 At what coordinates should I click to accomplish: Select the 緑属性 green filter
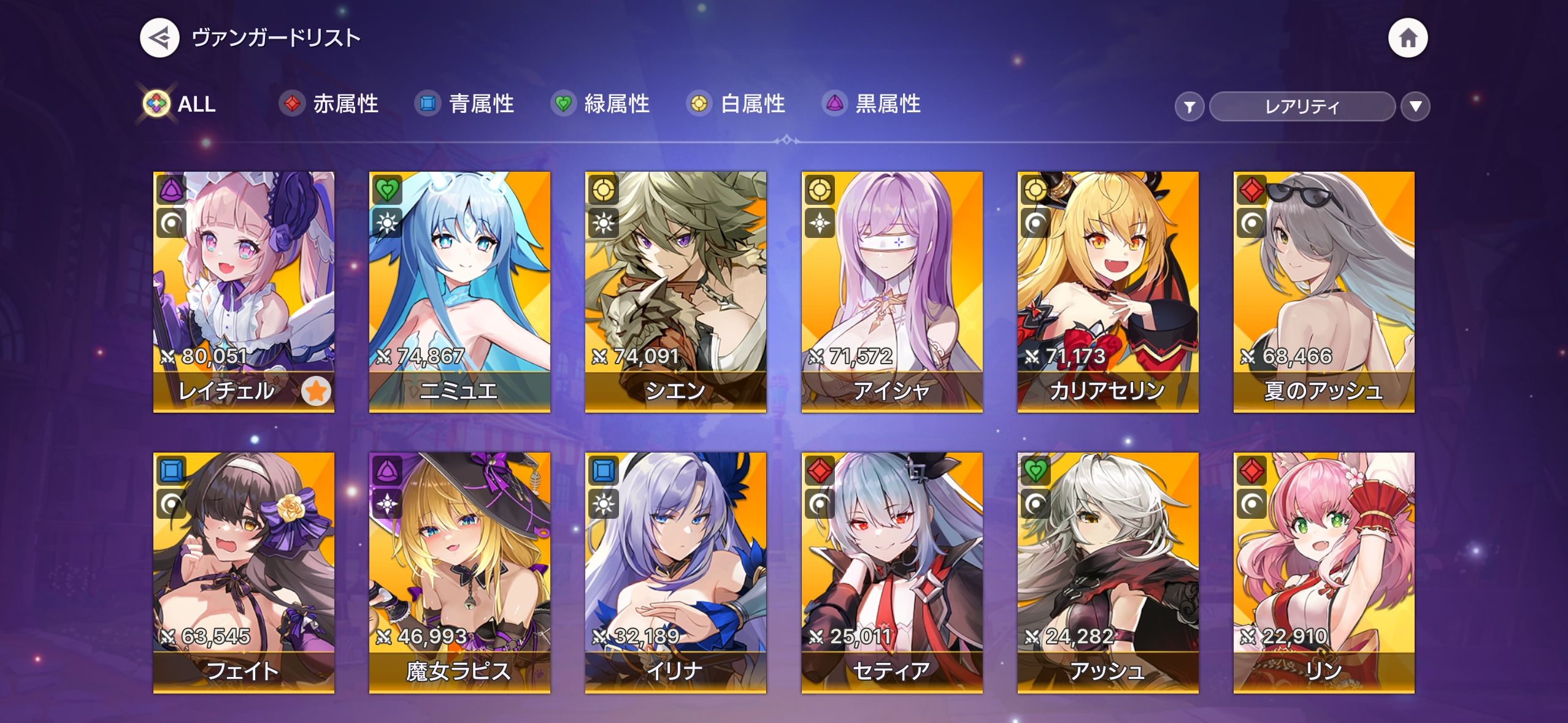coord(601,104)
